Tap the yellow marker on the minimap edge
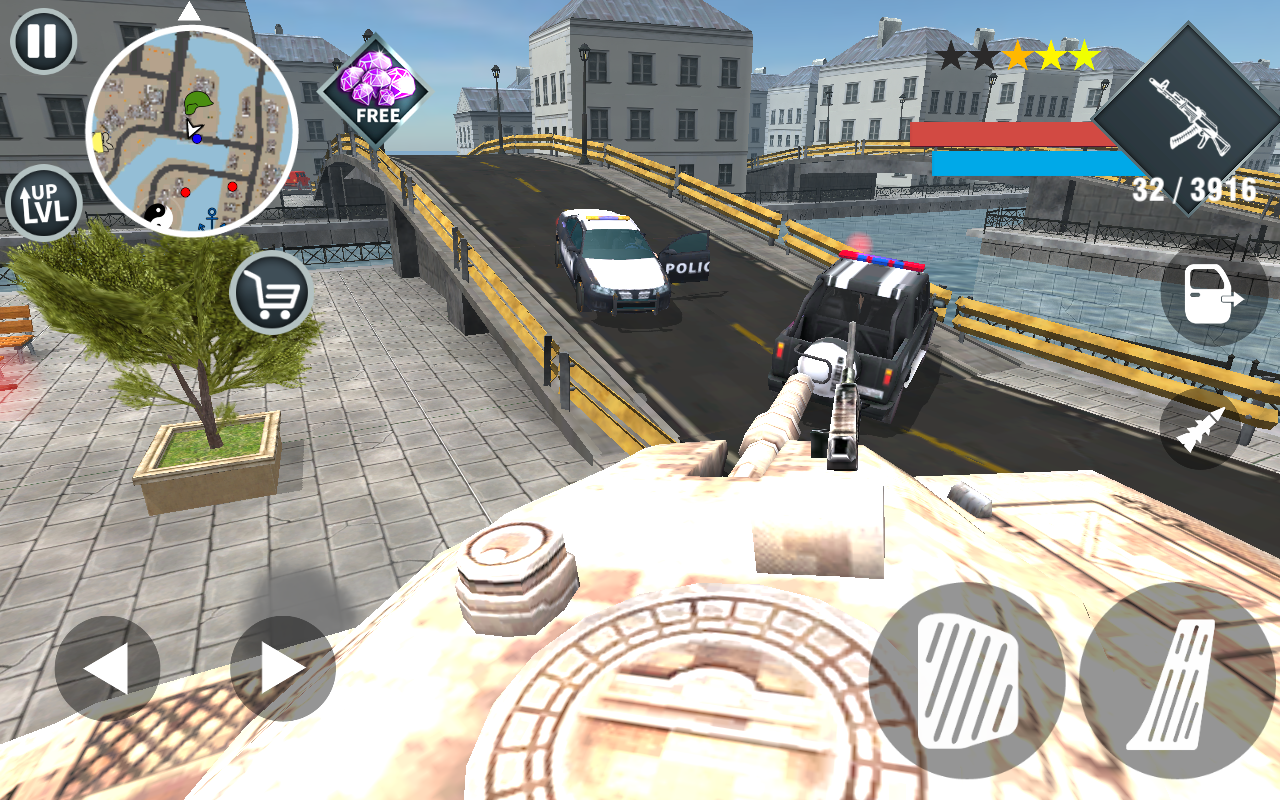The height and width of the screenshot is (800, 1280). pyautogui.click(x=99, y=141)
